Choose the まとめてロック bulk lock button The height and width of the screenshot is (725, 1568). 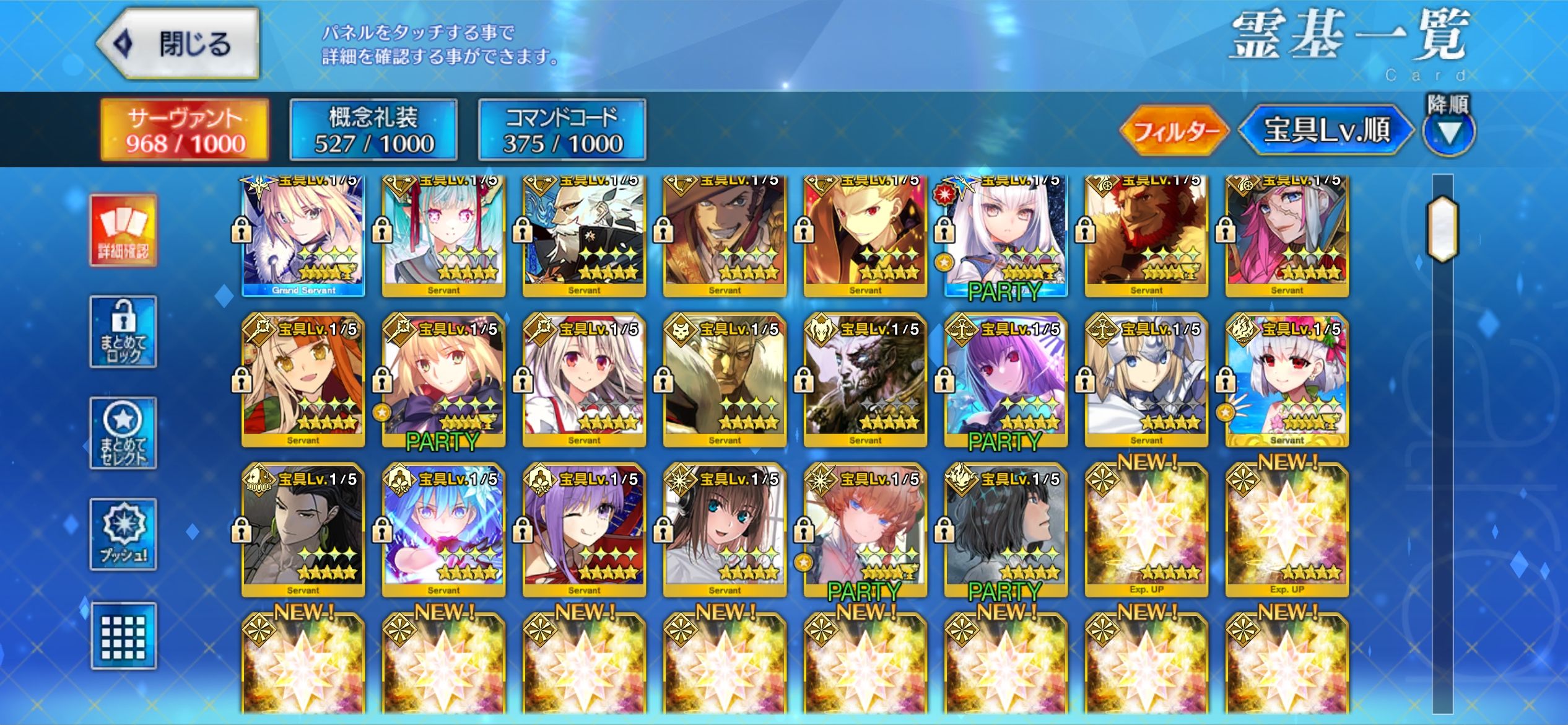[123, 332]
